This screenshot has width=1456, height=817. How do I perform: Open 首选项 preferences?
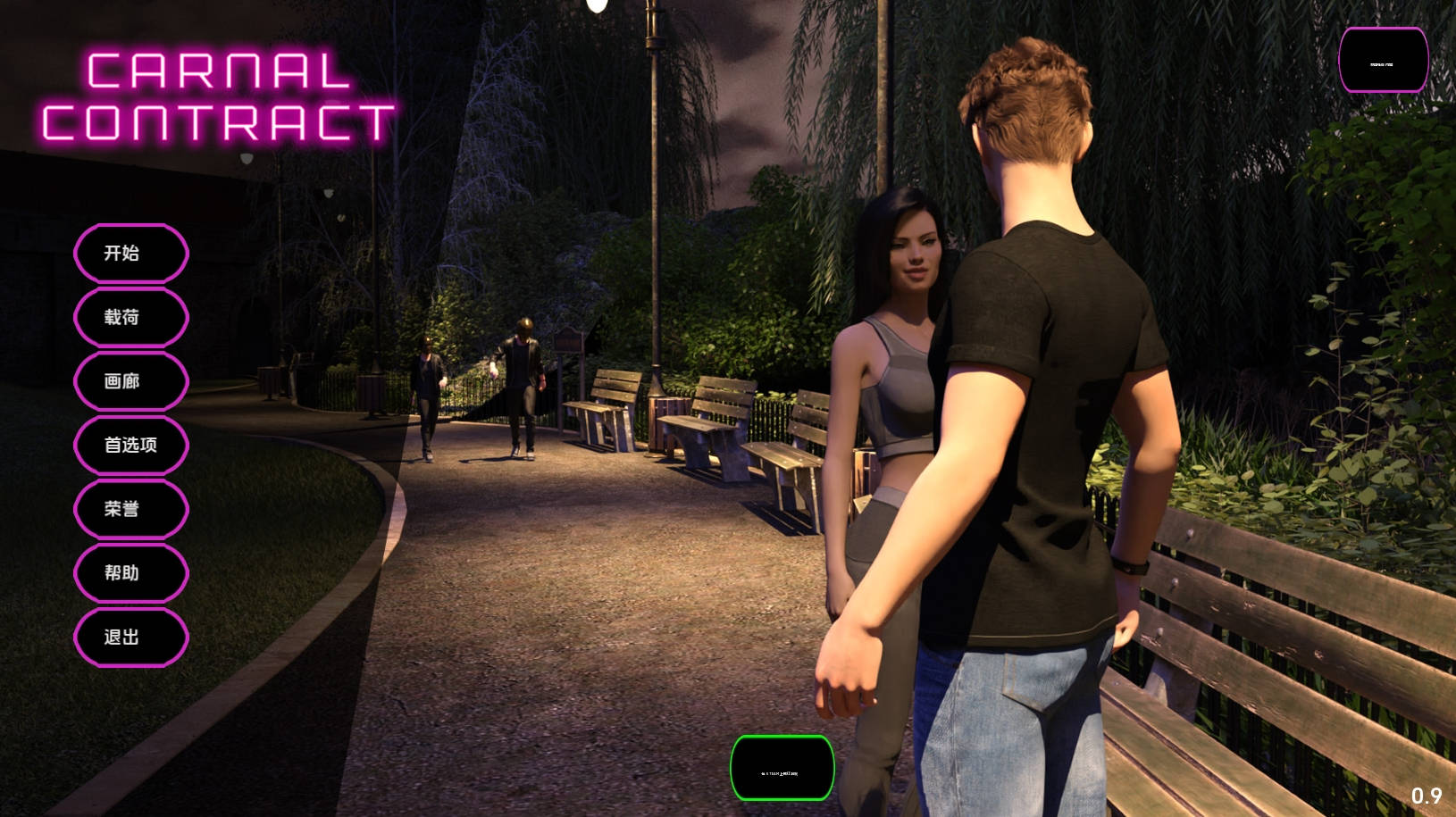tap(130, 445)
